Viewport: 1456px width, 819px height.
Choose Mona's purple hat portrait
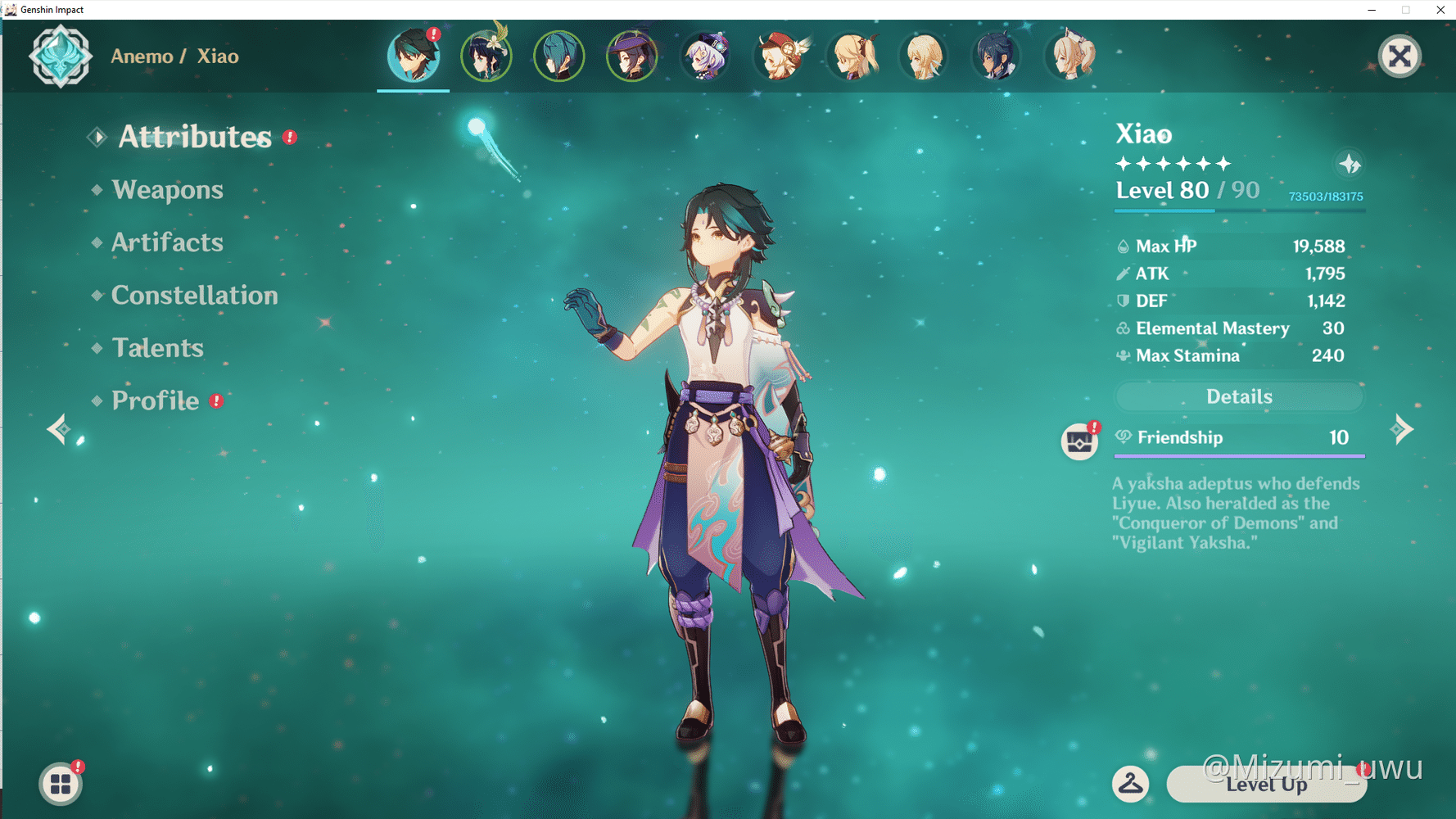point(631,57)
